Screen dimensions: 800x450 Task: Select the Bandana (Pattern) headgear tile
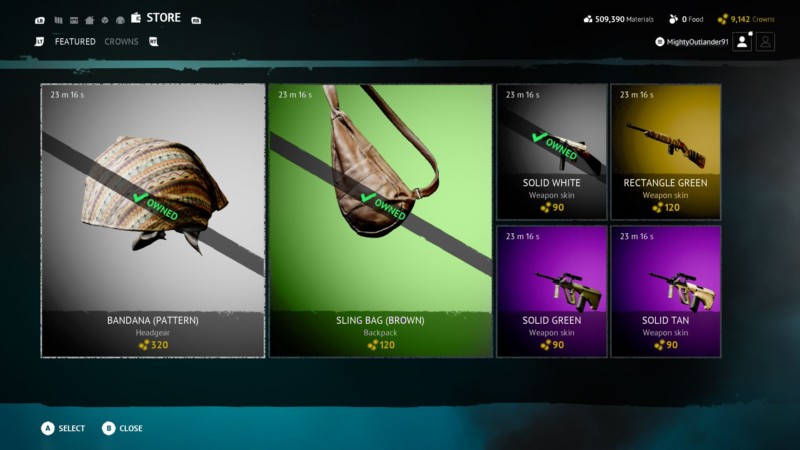coord(153,220)
